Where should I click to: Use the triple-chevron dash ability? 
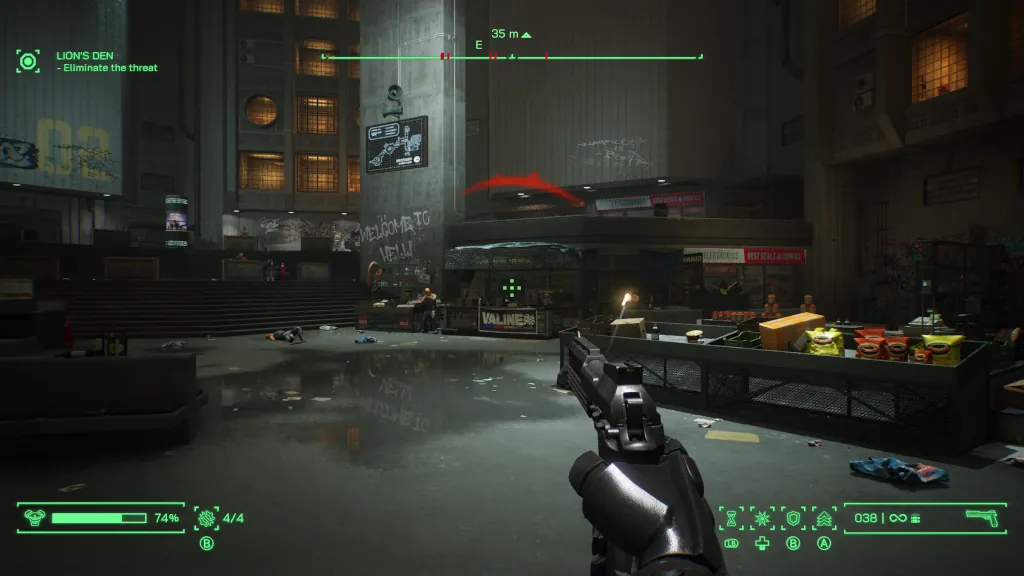pos(824,517)
